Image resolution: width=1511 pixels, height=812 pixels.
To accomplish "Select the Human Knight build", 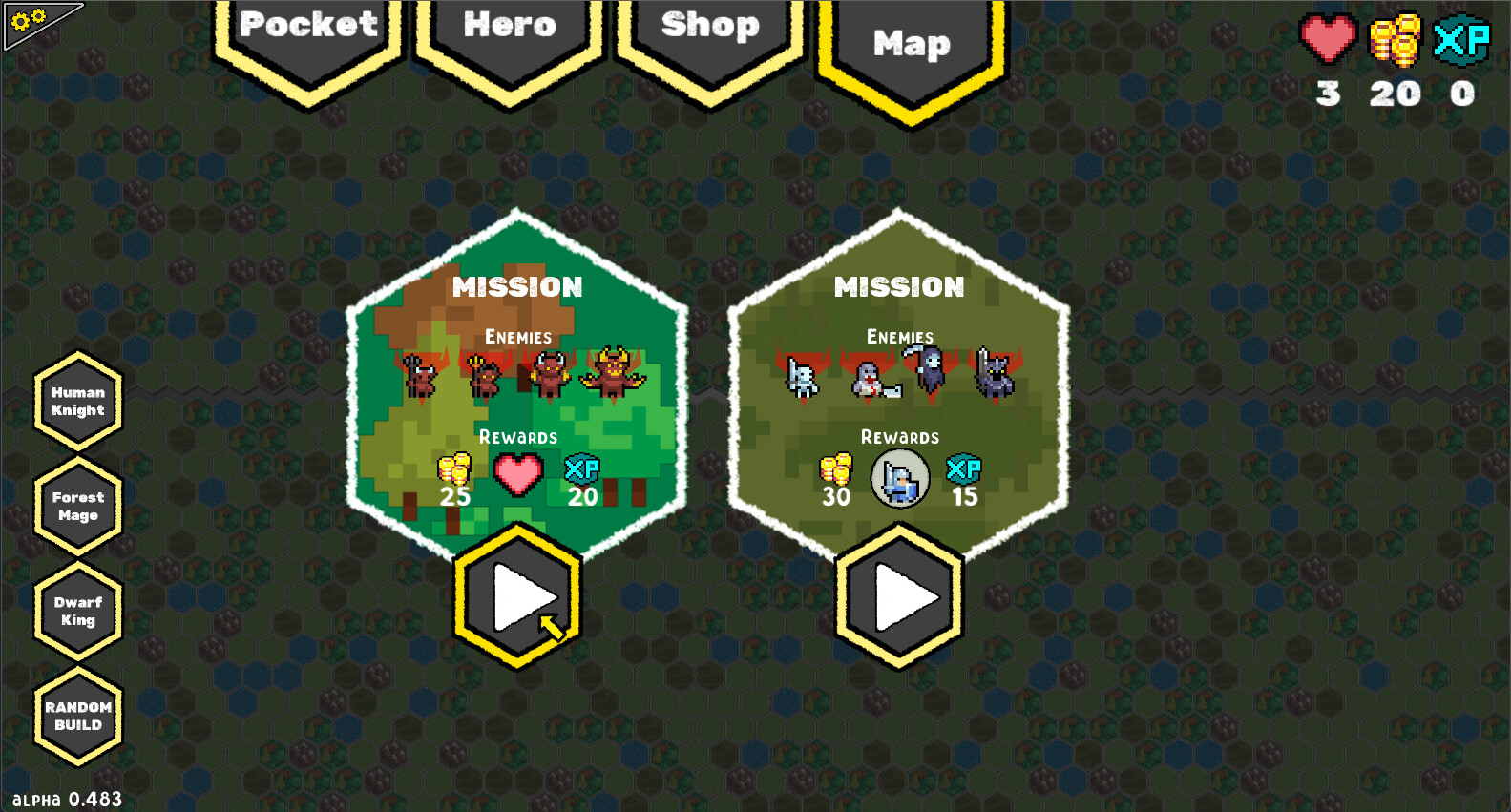I will click(x=77, y=403).
